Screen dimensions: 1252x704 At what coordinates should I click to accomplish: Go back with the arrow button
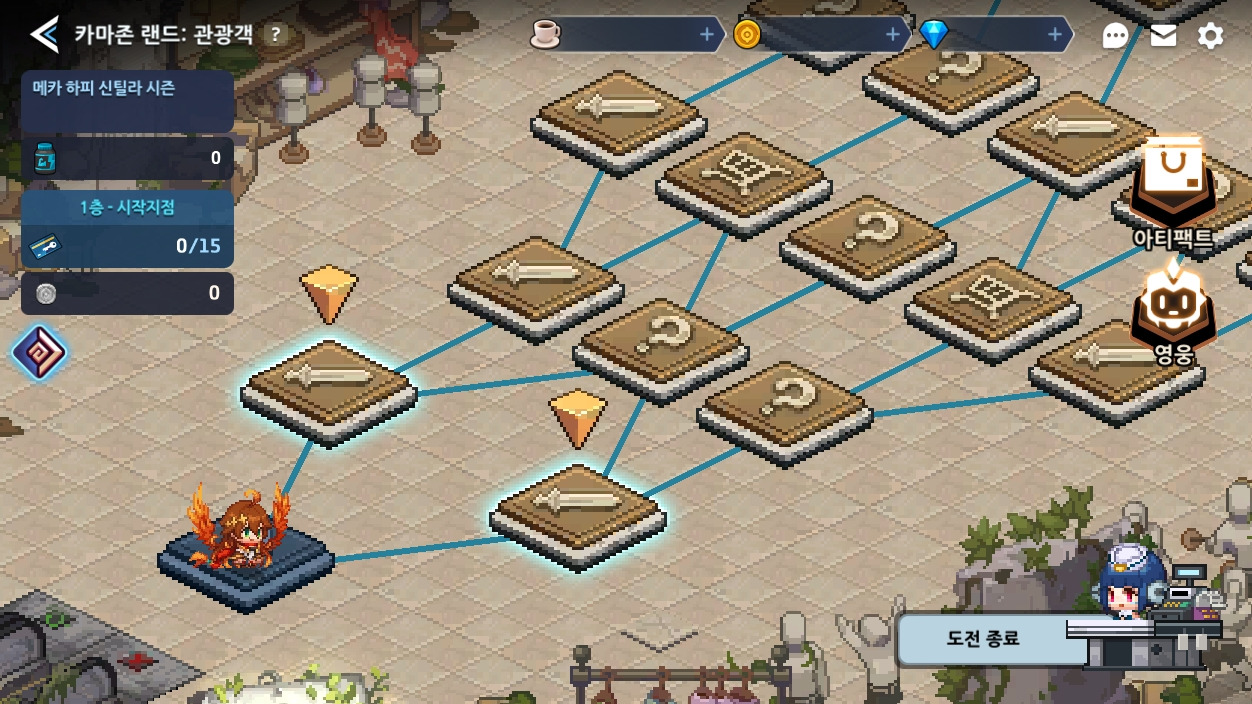click(43, 35)
